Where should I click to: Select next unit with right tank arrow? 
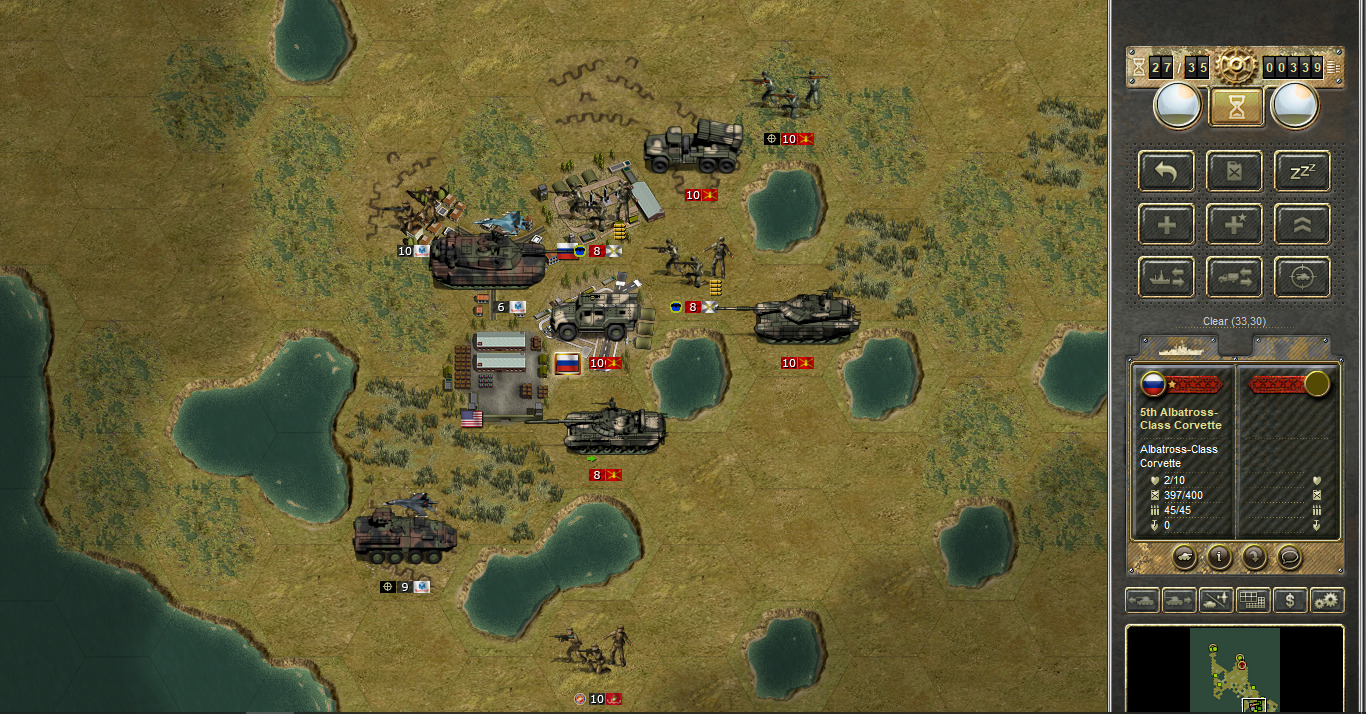1180,600
